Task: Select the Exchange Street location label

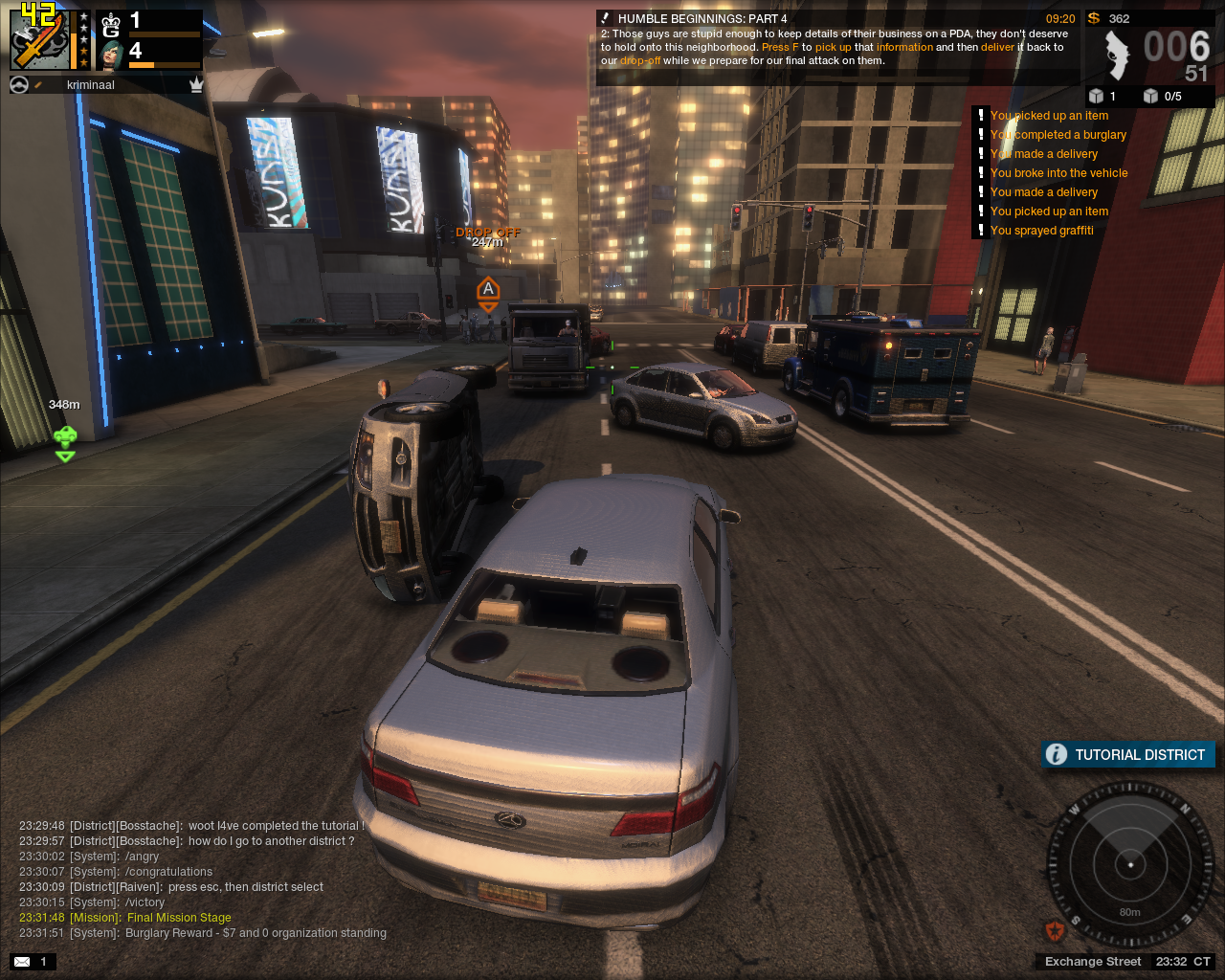Action: pos(1093,962)
